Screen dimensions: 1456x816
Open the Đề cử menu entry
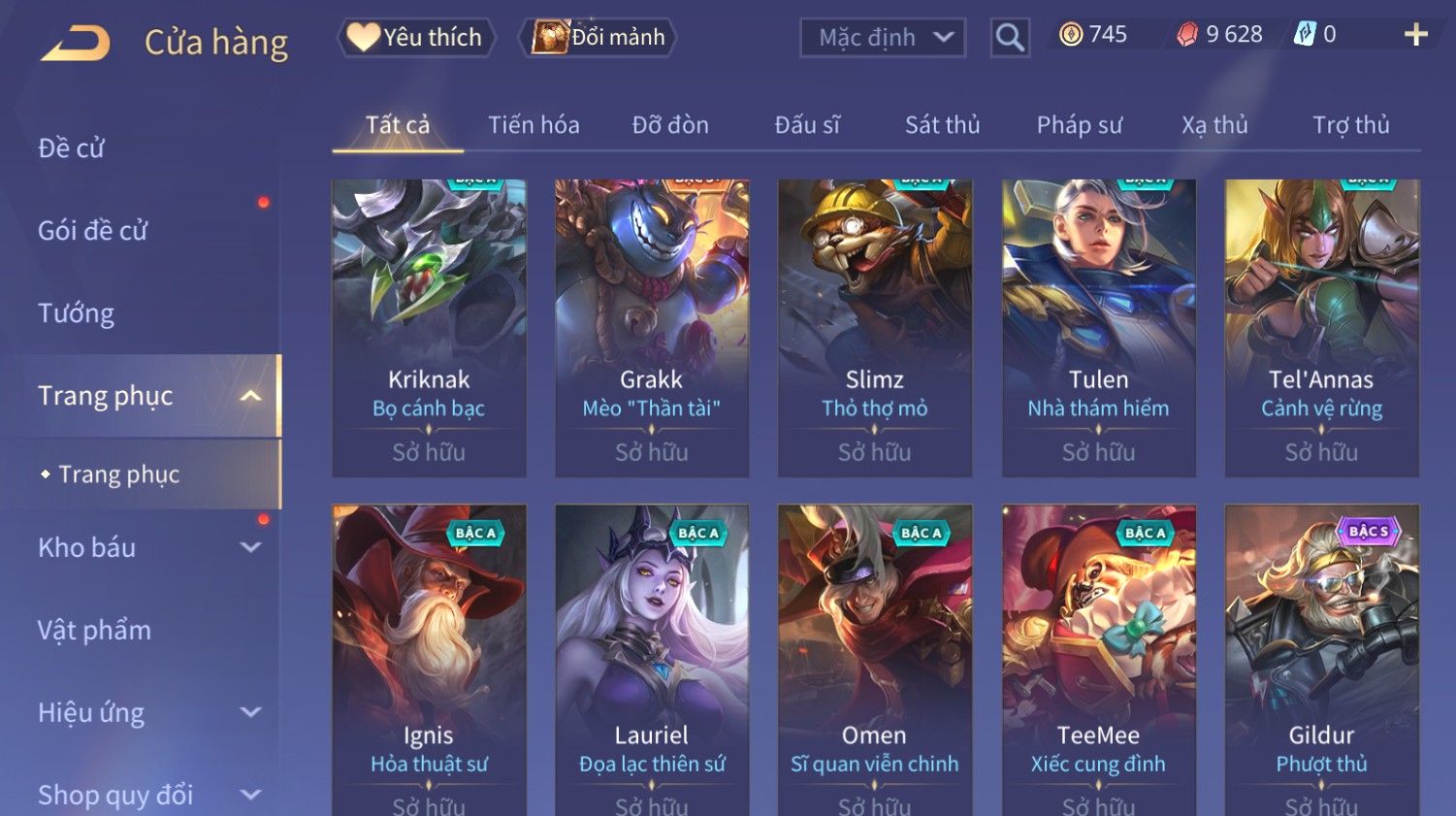tap(72, 148)
